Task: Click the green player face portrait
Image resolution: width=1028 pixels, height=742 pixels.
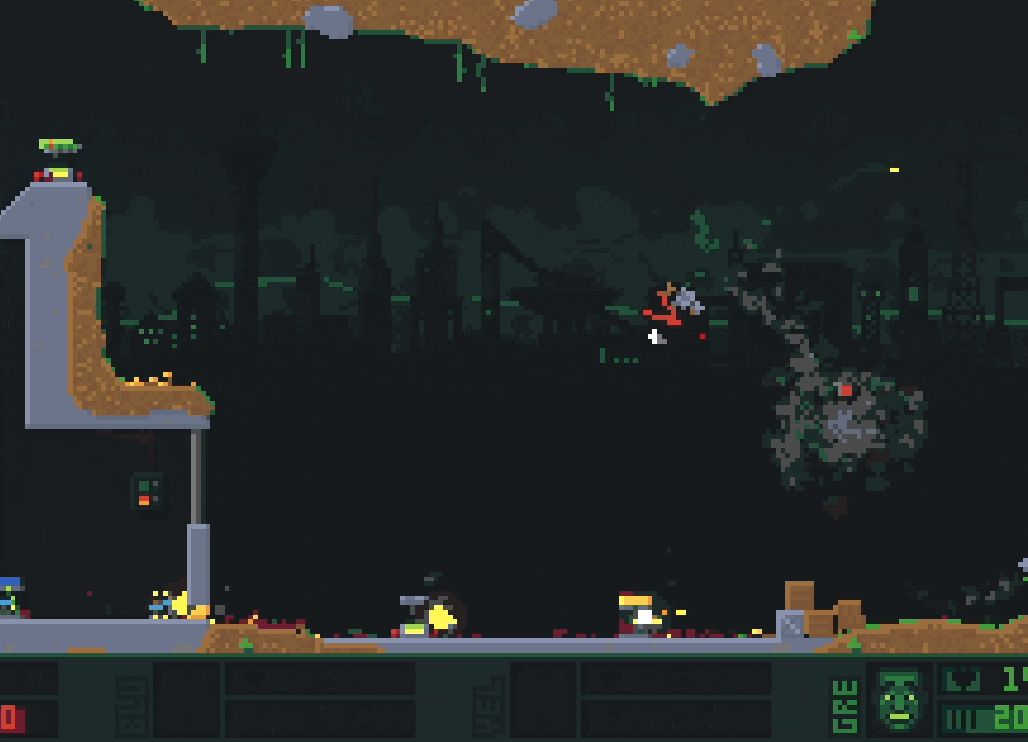Action: pyautogui.click(x=898, y=699)
